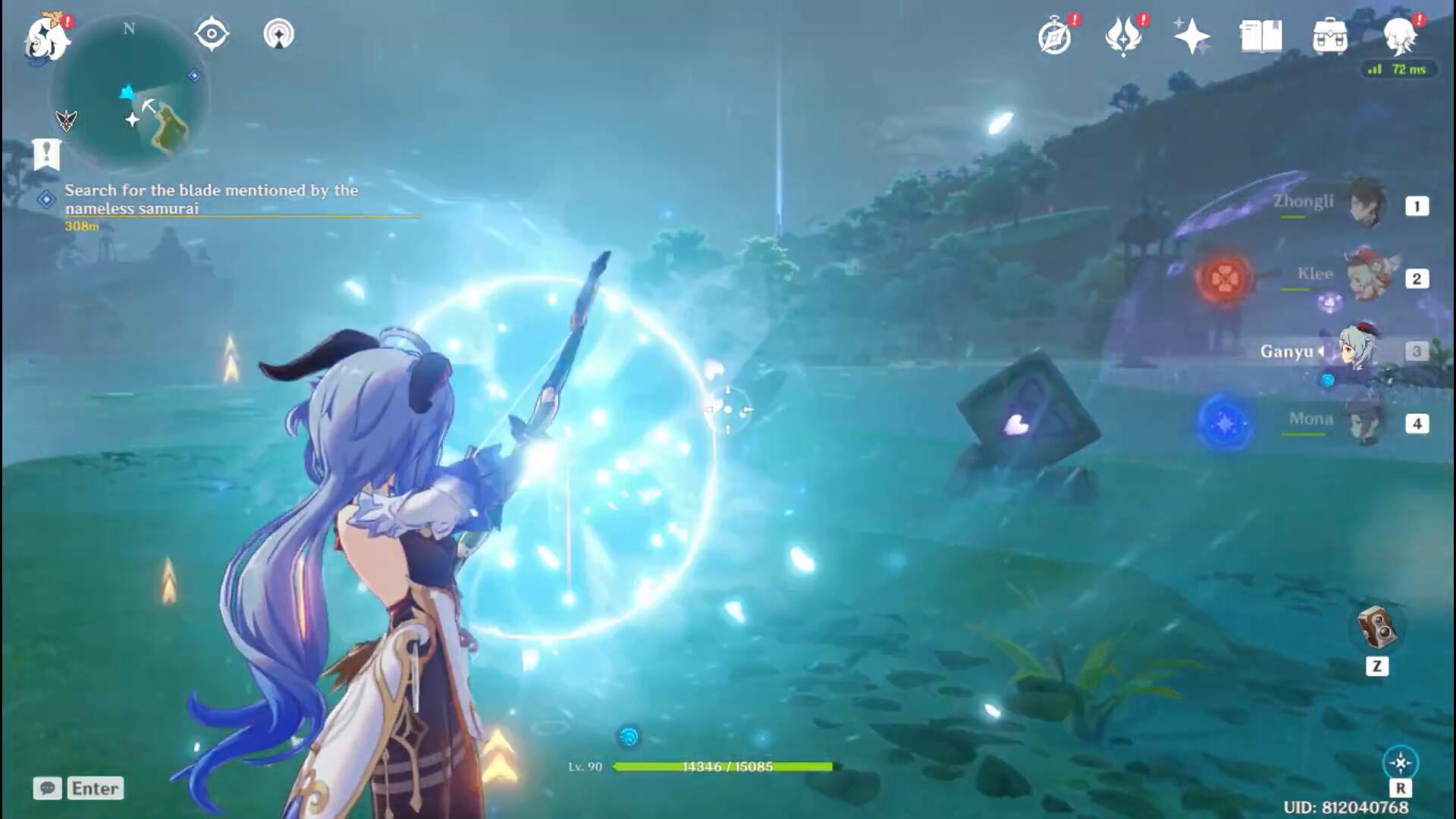Open the Paimon menu icon
Viewport: 1456px width, 819px height.
click(x=47, y=38)
